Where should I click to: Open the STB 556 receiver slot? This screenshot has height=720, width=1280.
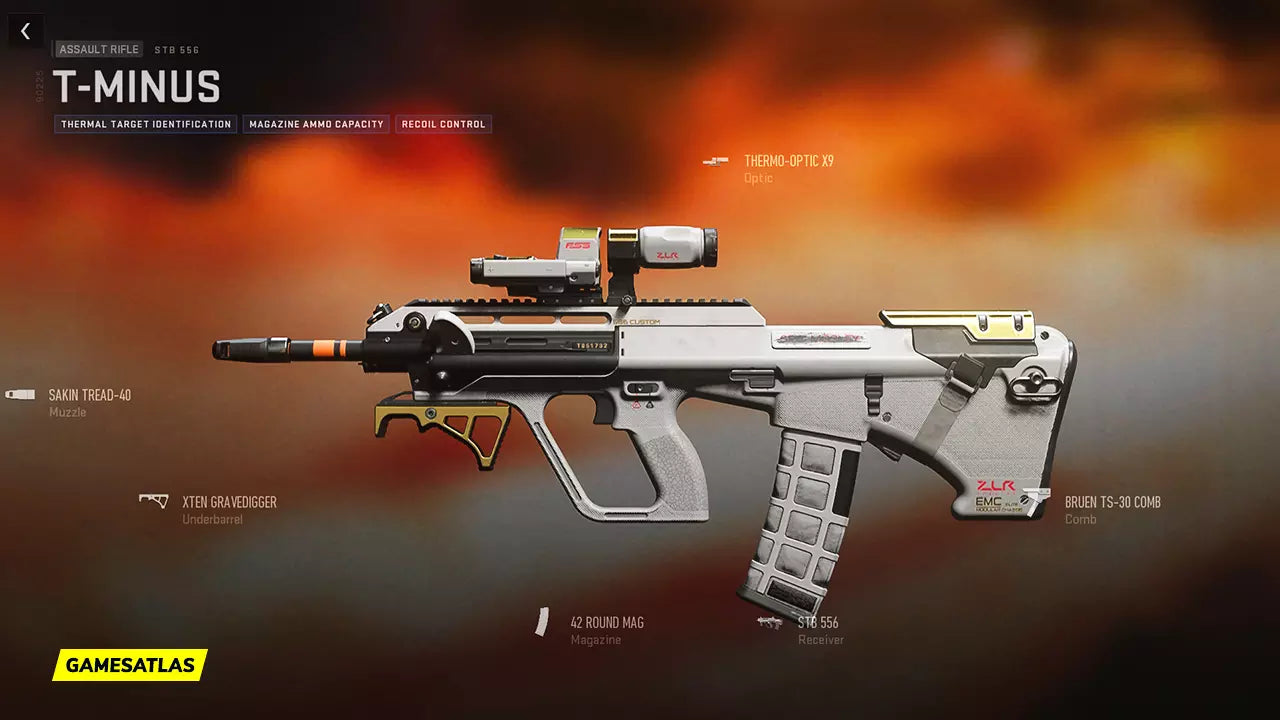(817, 623)
